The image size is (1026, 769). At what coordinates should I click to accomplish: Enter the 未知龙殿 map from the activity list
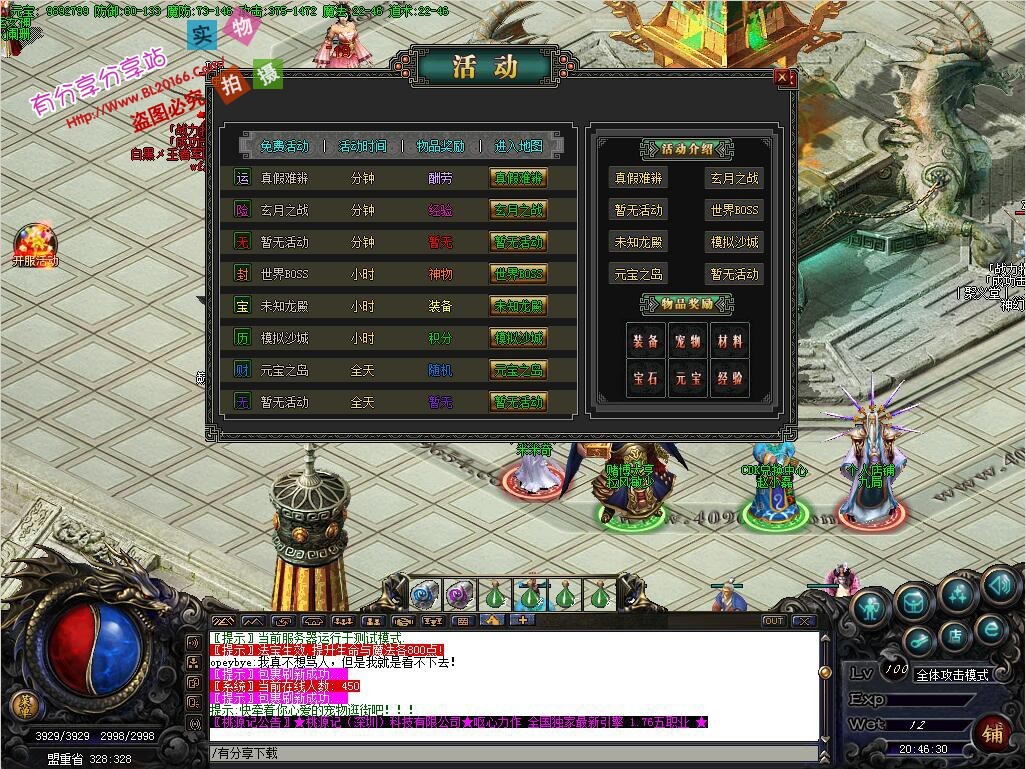point(518,306)
